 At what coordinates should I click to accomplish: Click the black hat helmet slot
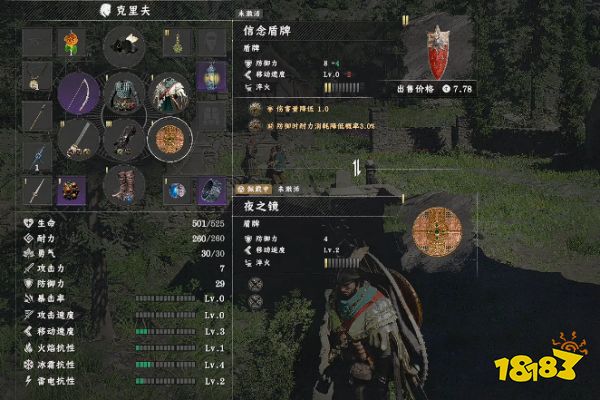(x=124, y=44)
